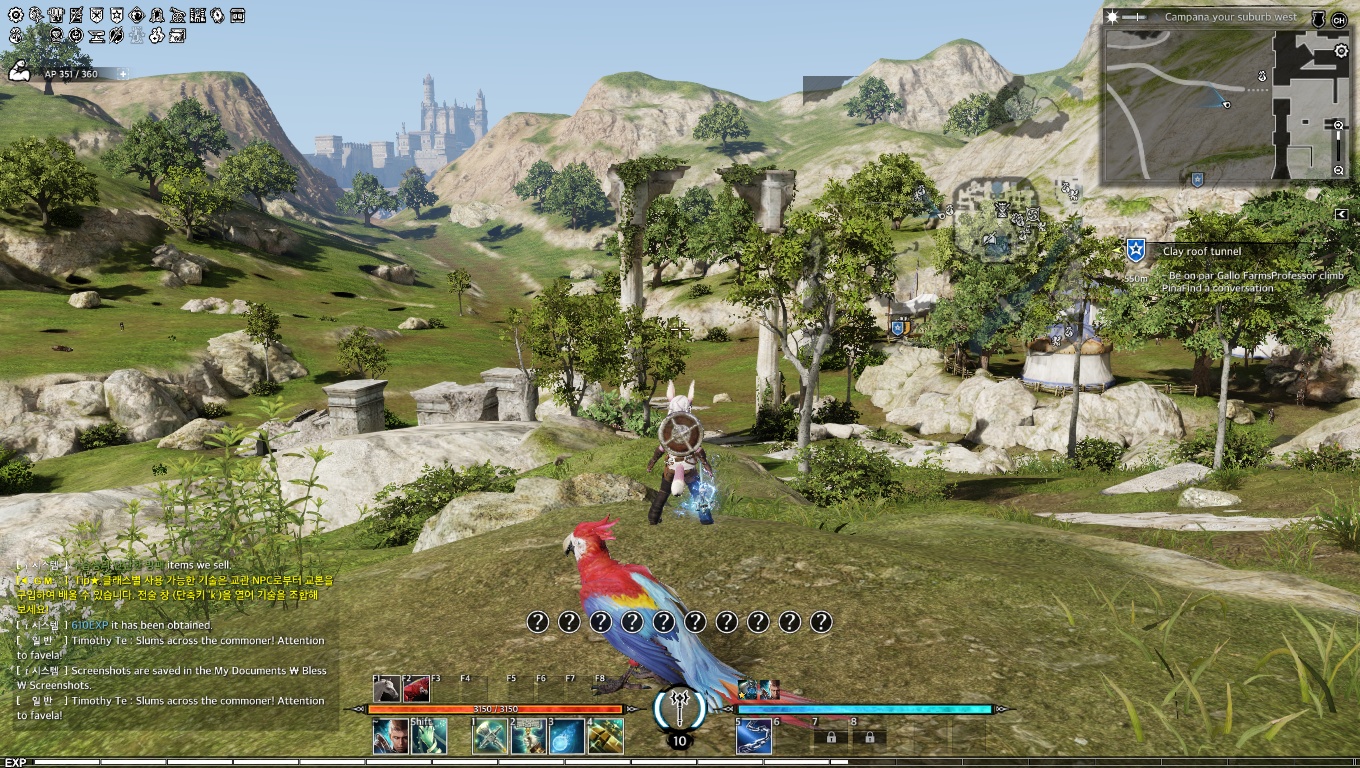Click the mace weapon stance emblem
The width and height of the screenshot is (1360, 768).
pyautogui.click(x=680, y=707)
